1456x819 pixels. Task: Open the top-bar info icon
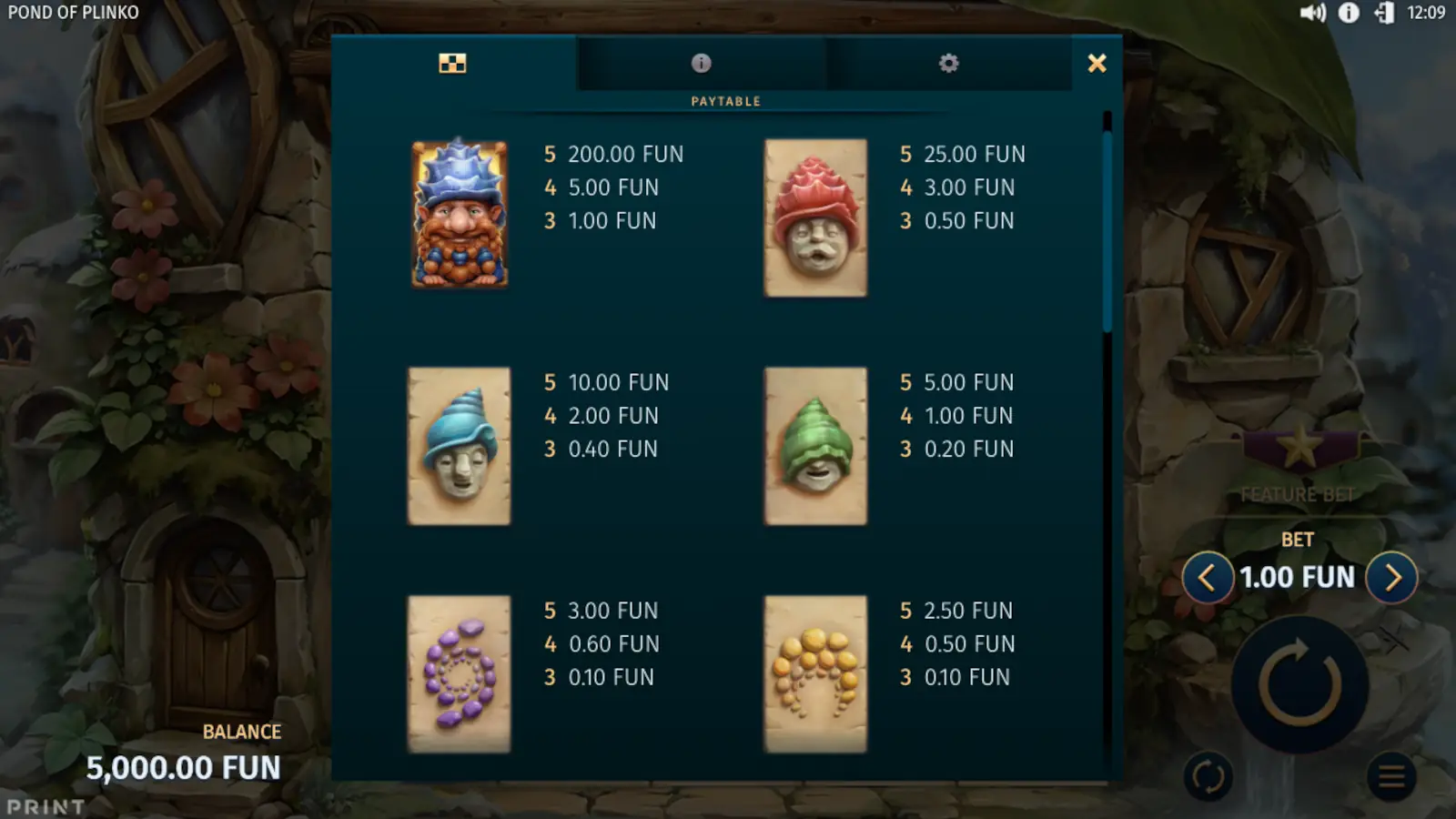(1349, 13)
